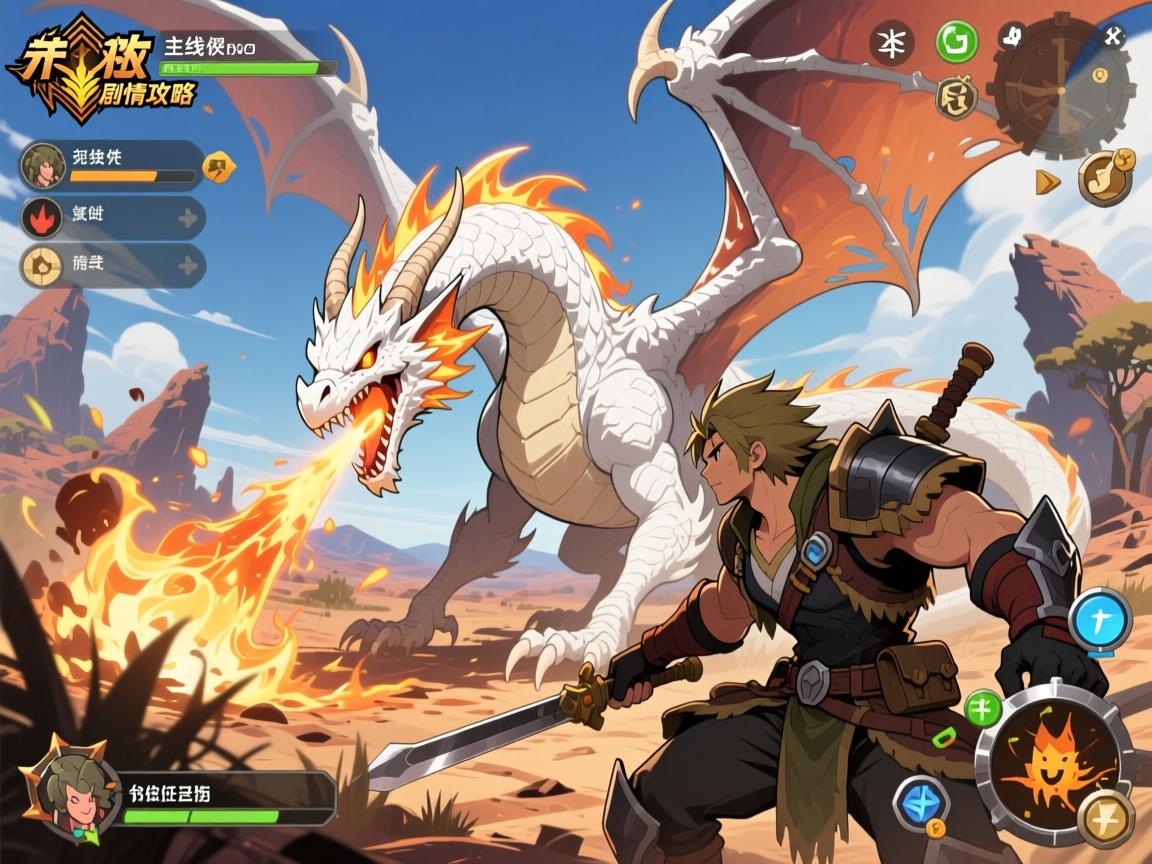Click the small white puzzle-shaped icon
This screenshot has width=1152, height=864.
point(1012,37)
